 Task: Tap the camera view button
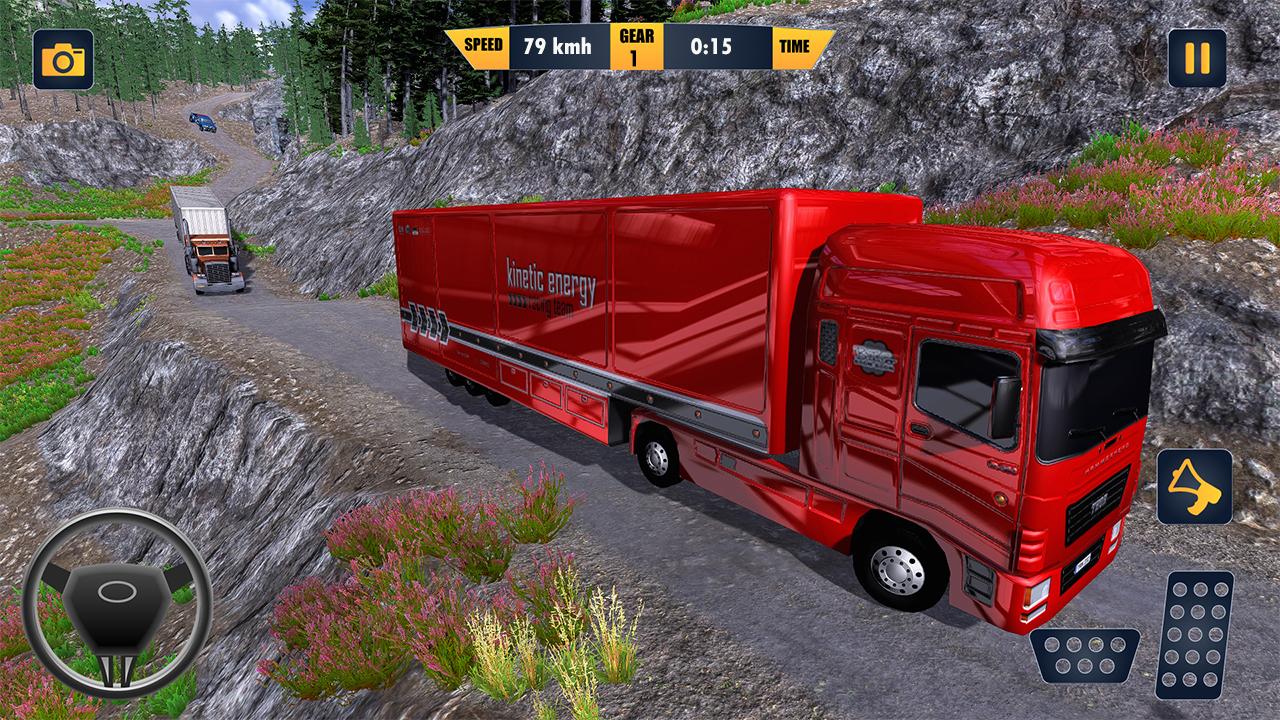click(63, 60)
